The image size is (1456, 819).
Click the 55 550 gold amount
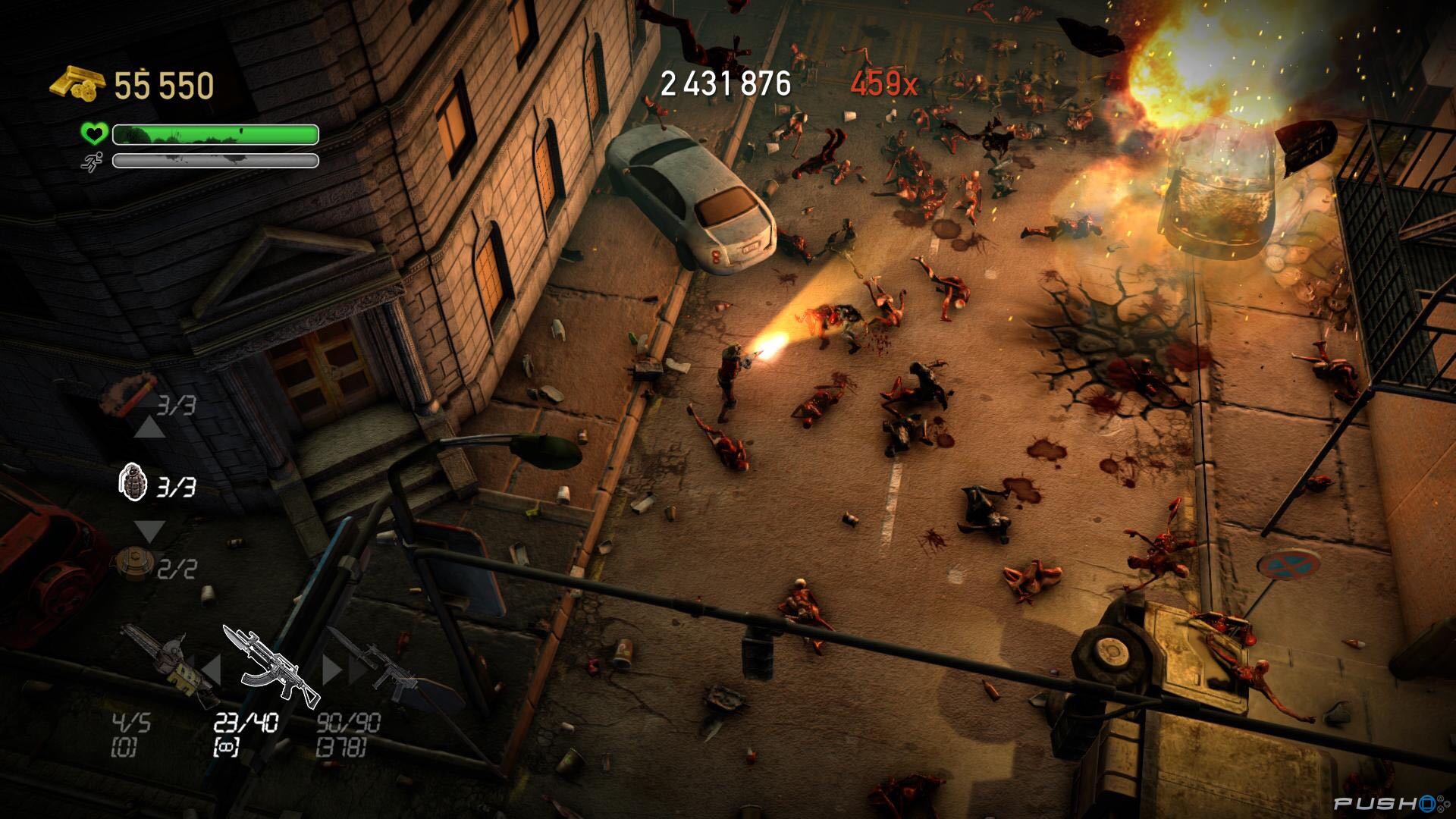point(163,85)
